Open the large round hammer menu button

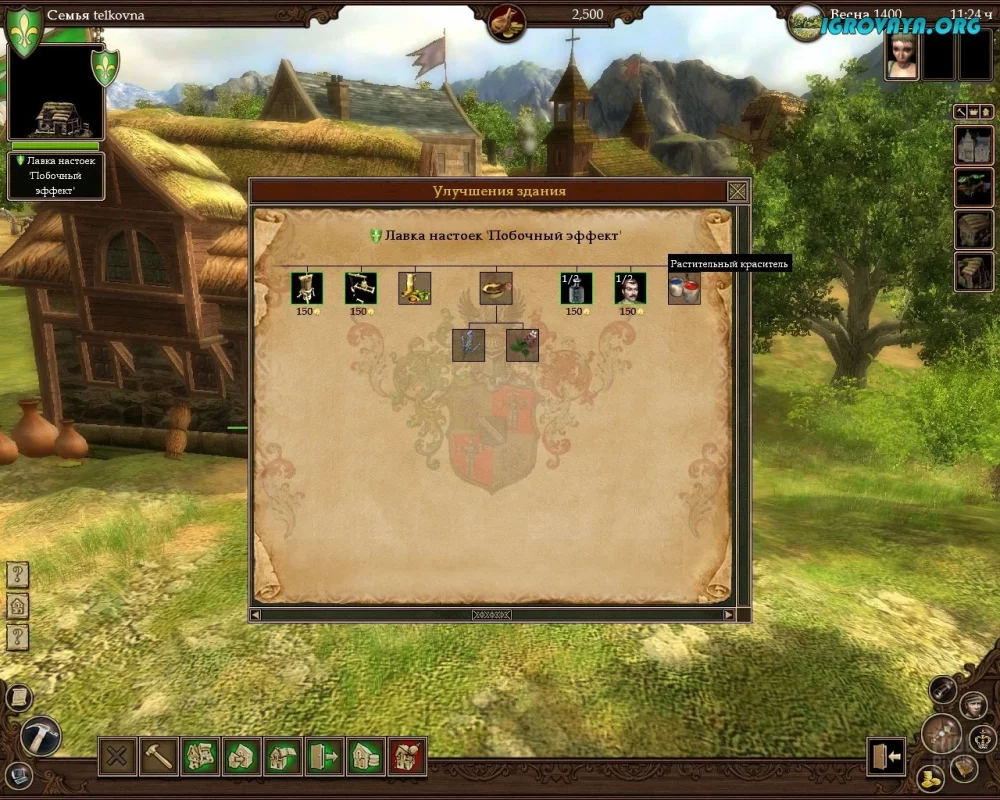pyautogui.click(x=41, y=736)
